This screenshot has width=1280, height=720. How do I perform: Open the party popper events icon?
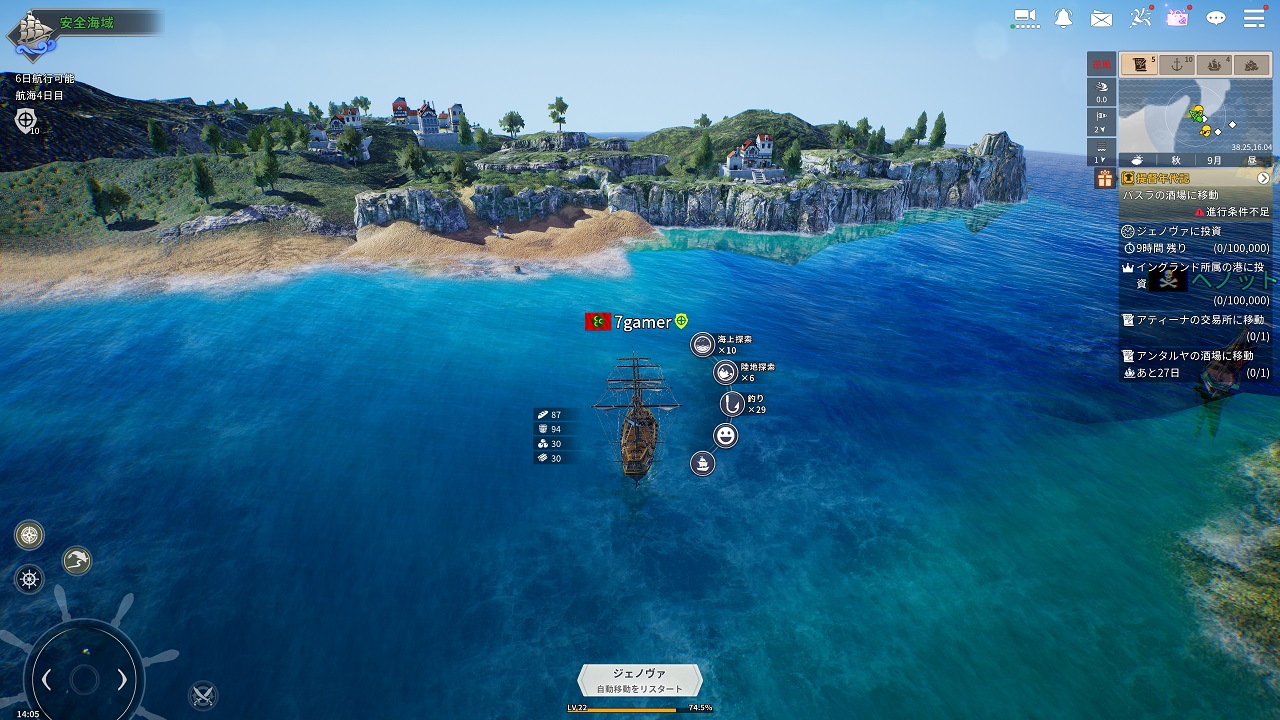[1141, 17]
